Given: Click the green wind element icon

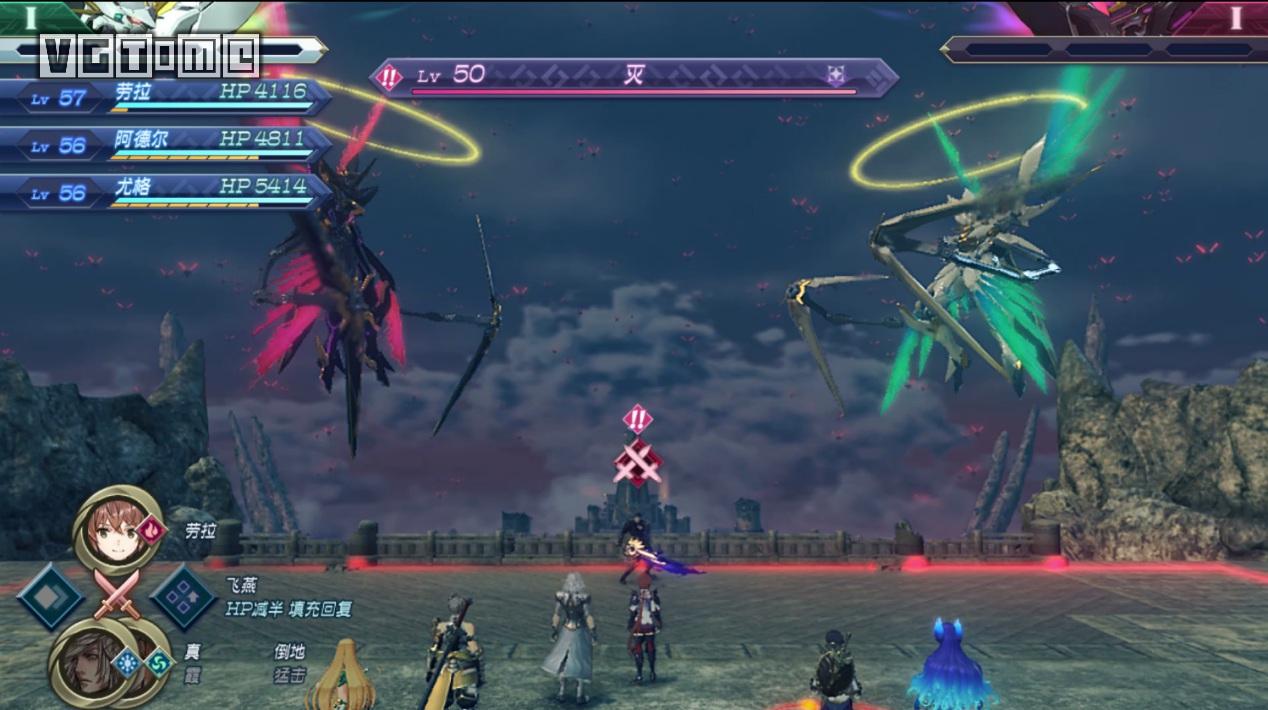Looking at the screenshot, I should [x=158, y=662].
